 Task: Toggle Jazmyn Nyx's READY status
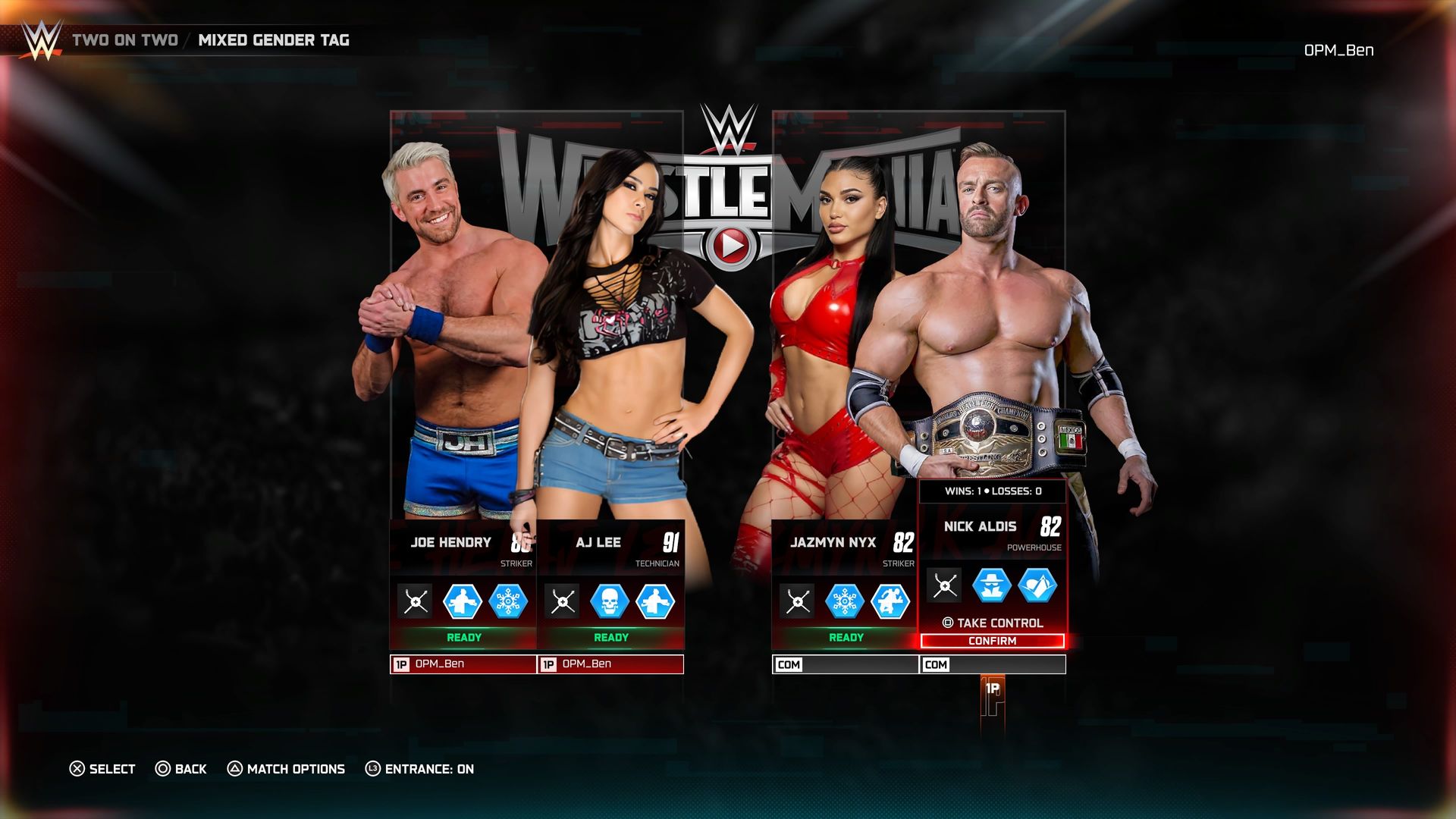point(843,638)
